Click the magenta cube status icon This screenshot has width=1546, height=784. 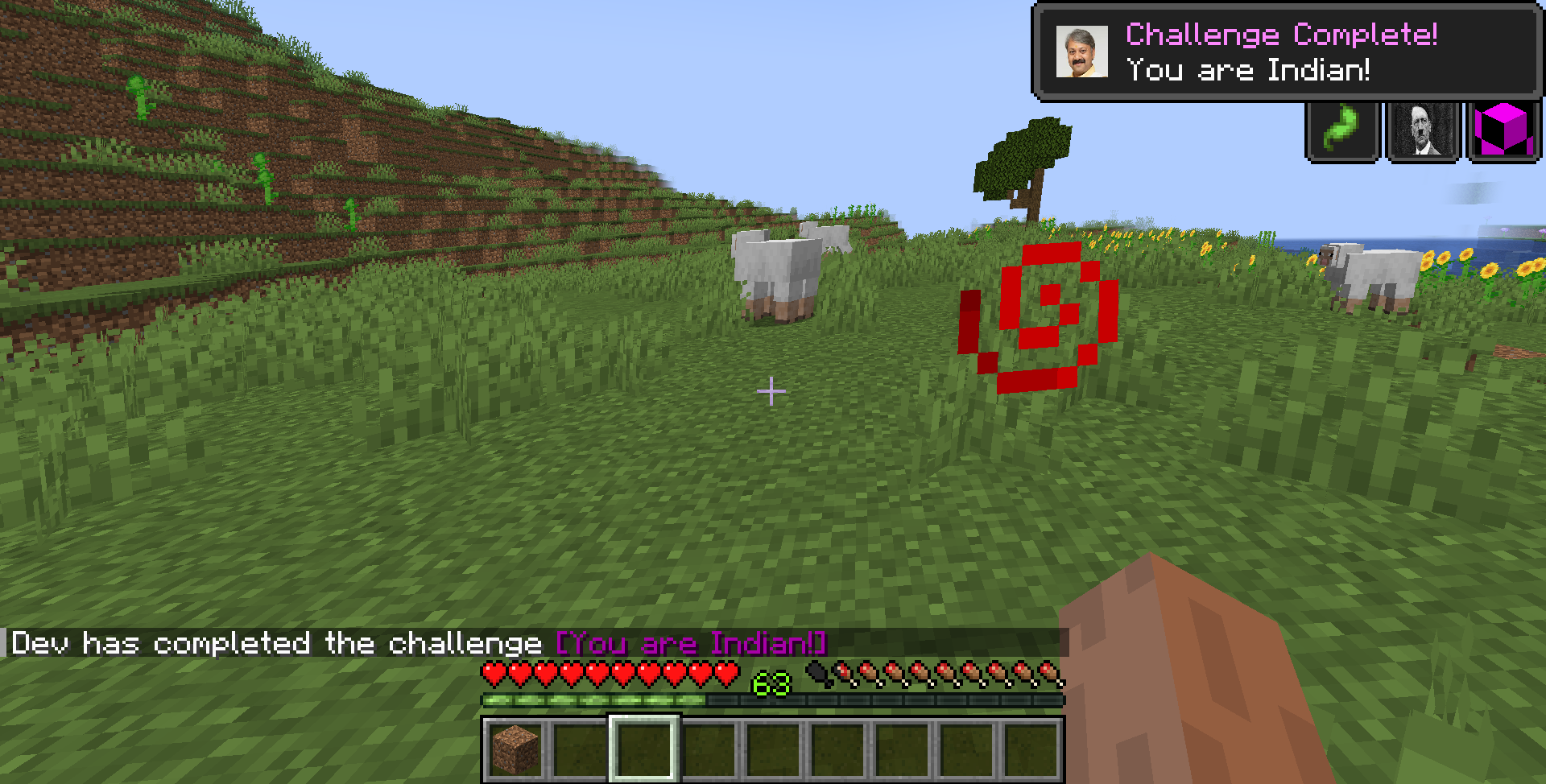pyautogui.click(x=1503, y=130)
